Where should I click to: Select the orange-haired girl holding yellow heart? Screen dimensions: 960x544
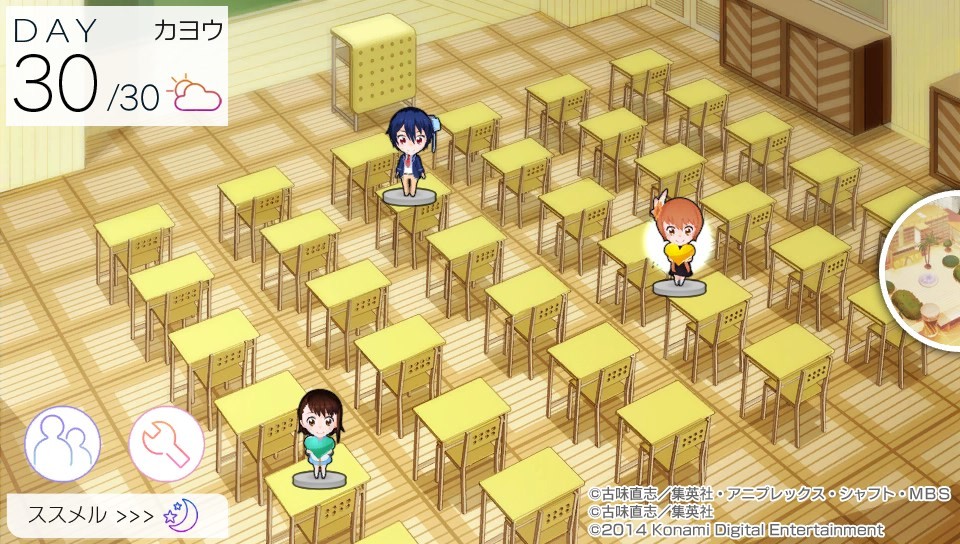(679, 245)
